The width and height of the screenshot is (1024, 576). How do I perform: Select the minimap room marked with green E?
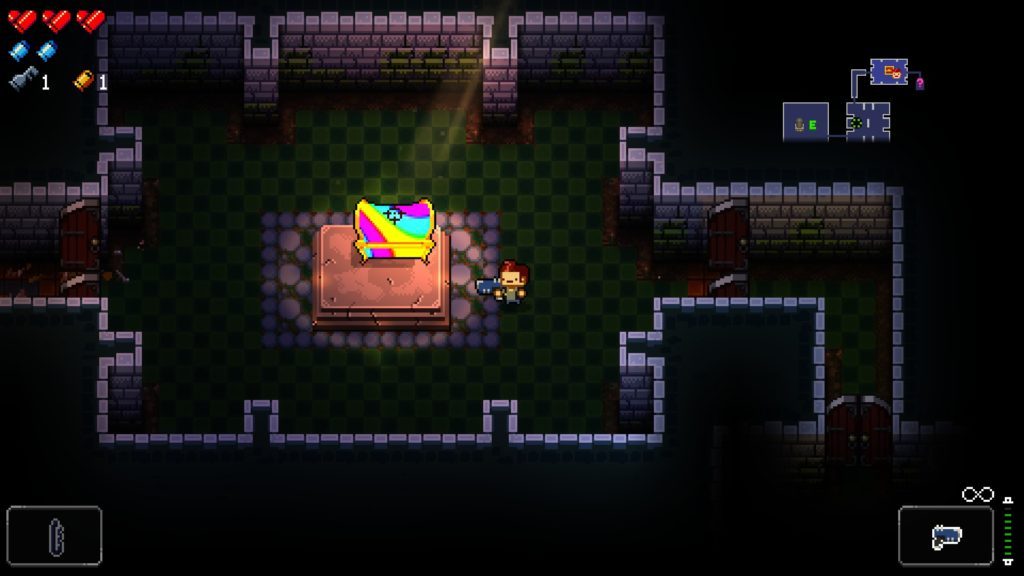805,123
